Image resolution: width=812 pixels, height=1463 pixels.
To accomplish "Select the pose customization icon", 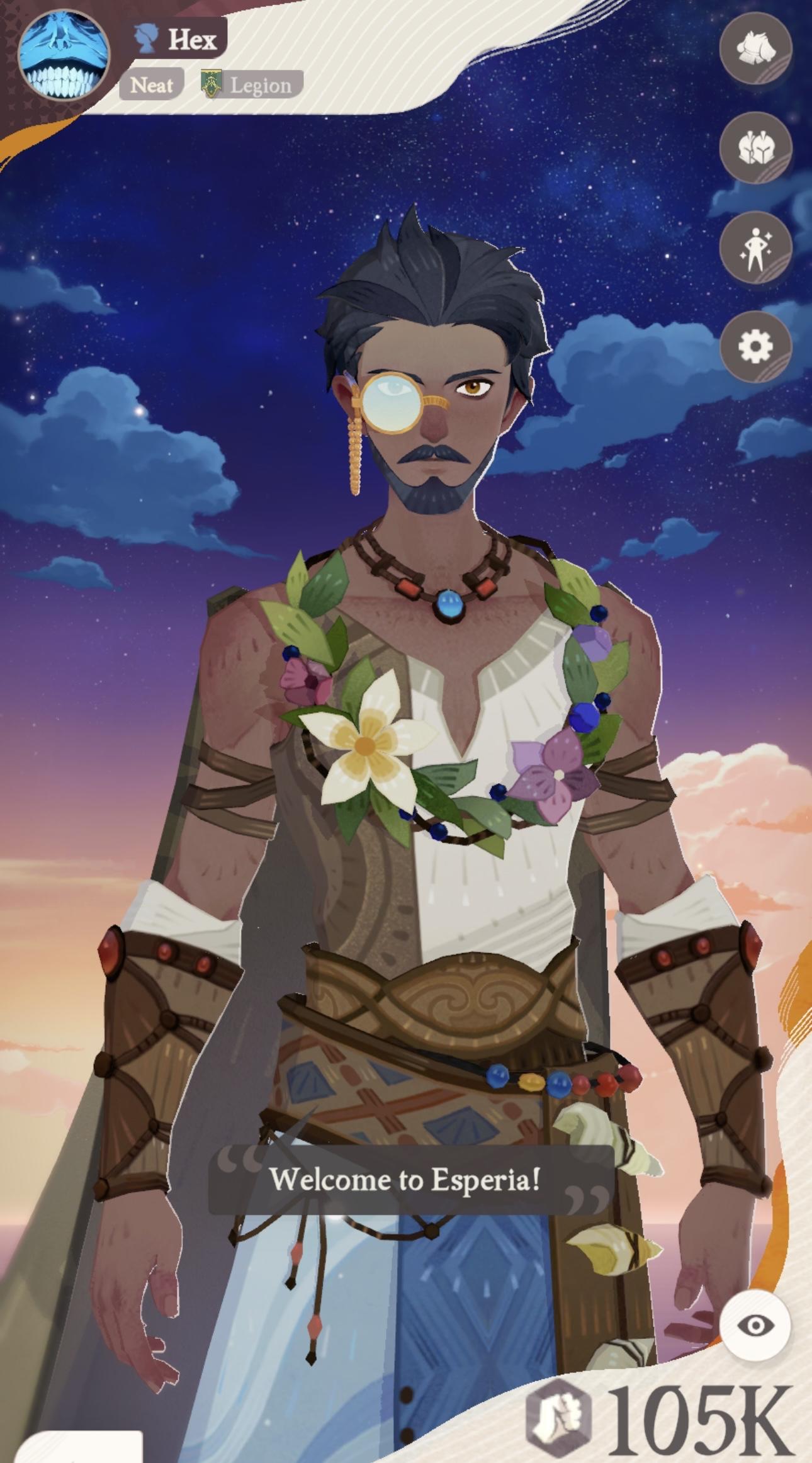I will click(758, 247).
